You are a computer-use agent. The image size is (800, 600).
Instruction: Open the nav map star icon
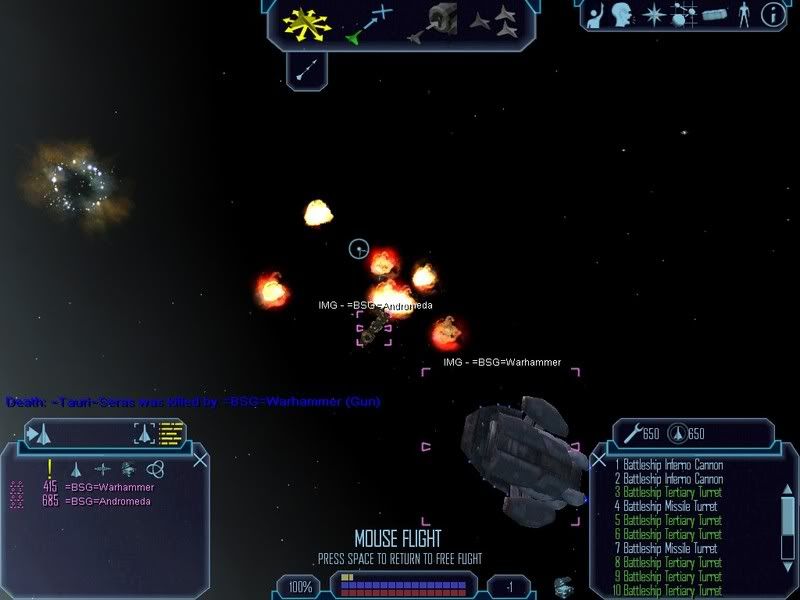(x=654, y=15)
